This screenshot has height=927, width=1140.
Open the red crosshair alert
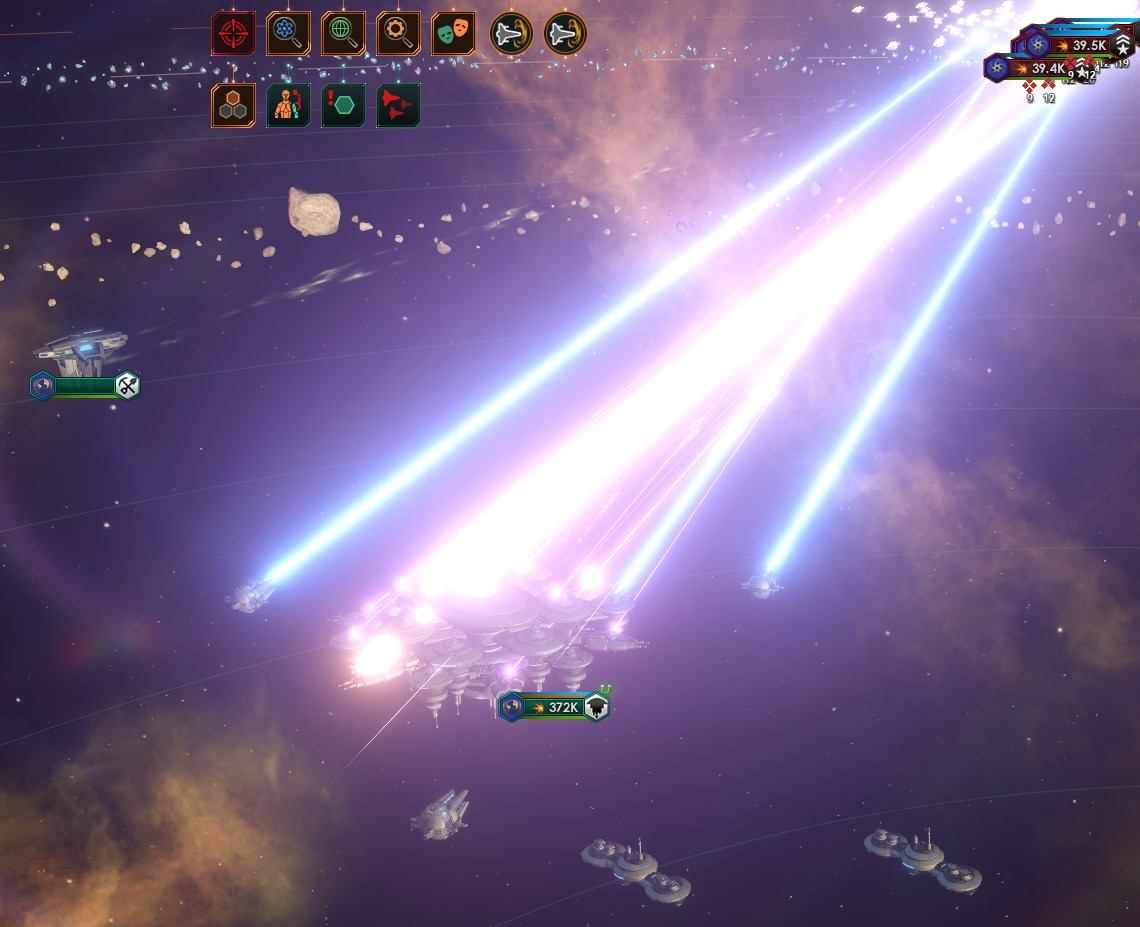point(233,34)
